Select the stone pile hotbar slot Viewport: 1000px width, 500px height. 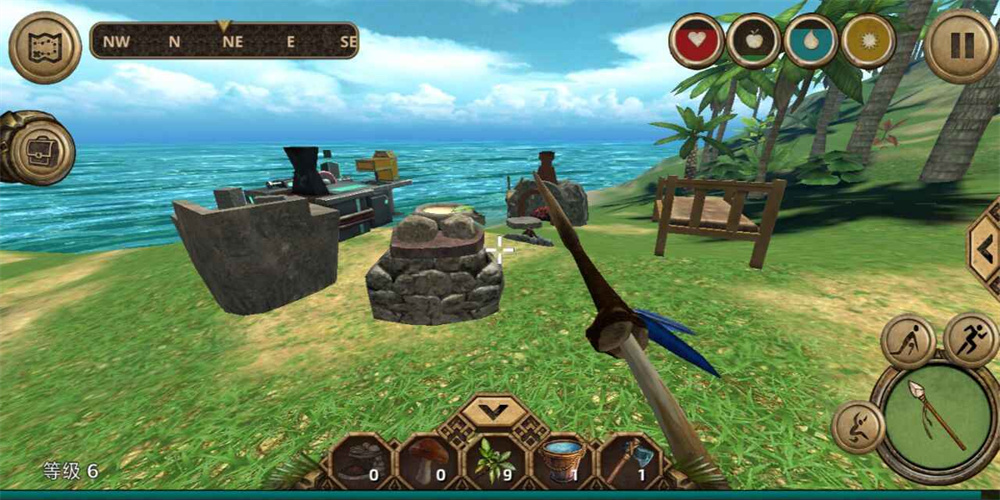tap(362, 462)
